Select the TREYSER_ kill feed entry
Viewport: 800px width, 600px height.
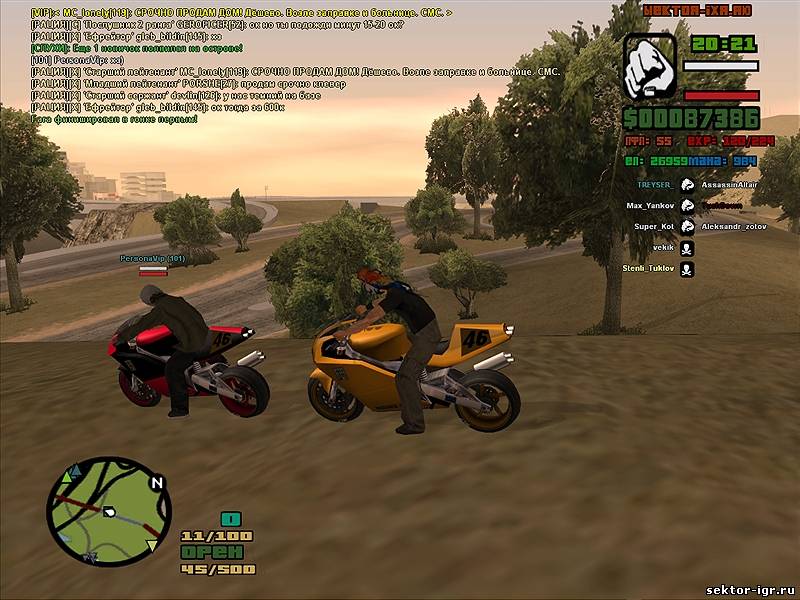tap(654, 185)
